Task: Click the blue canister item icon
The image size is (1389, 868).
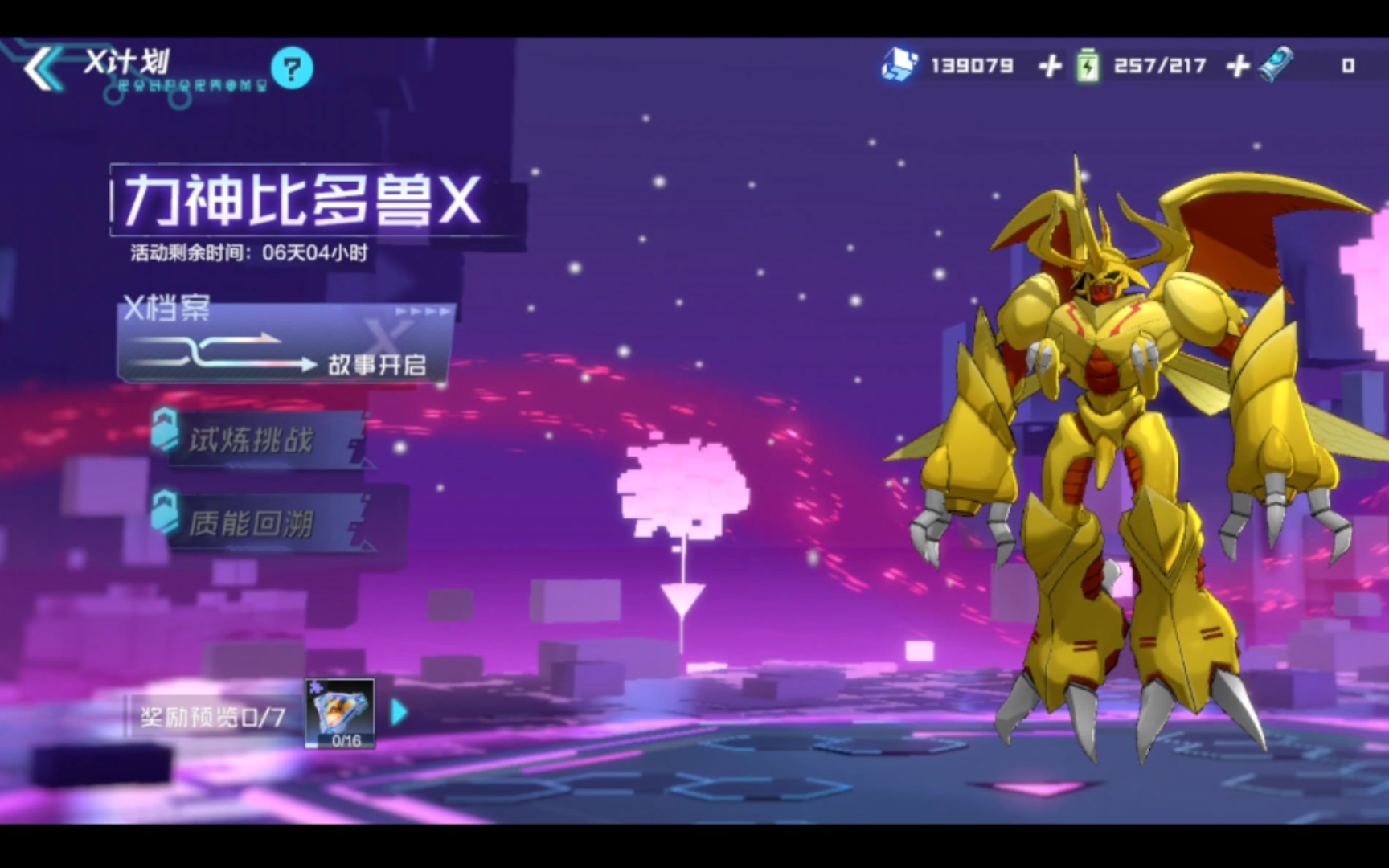Action: (1276, 63)
